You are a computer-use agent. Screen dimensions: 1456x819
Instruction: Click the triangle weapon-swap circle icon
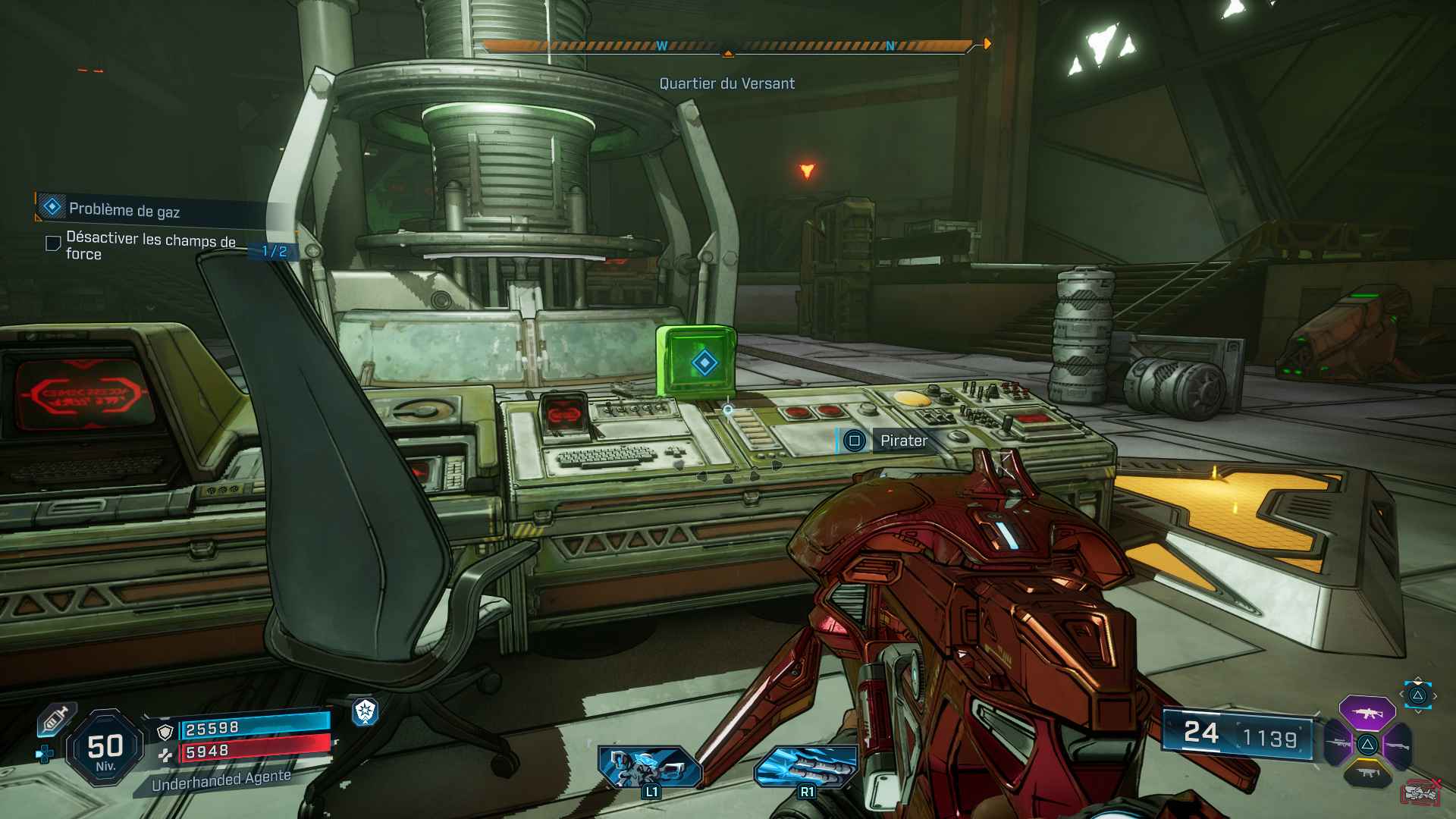click(1418, 695)
